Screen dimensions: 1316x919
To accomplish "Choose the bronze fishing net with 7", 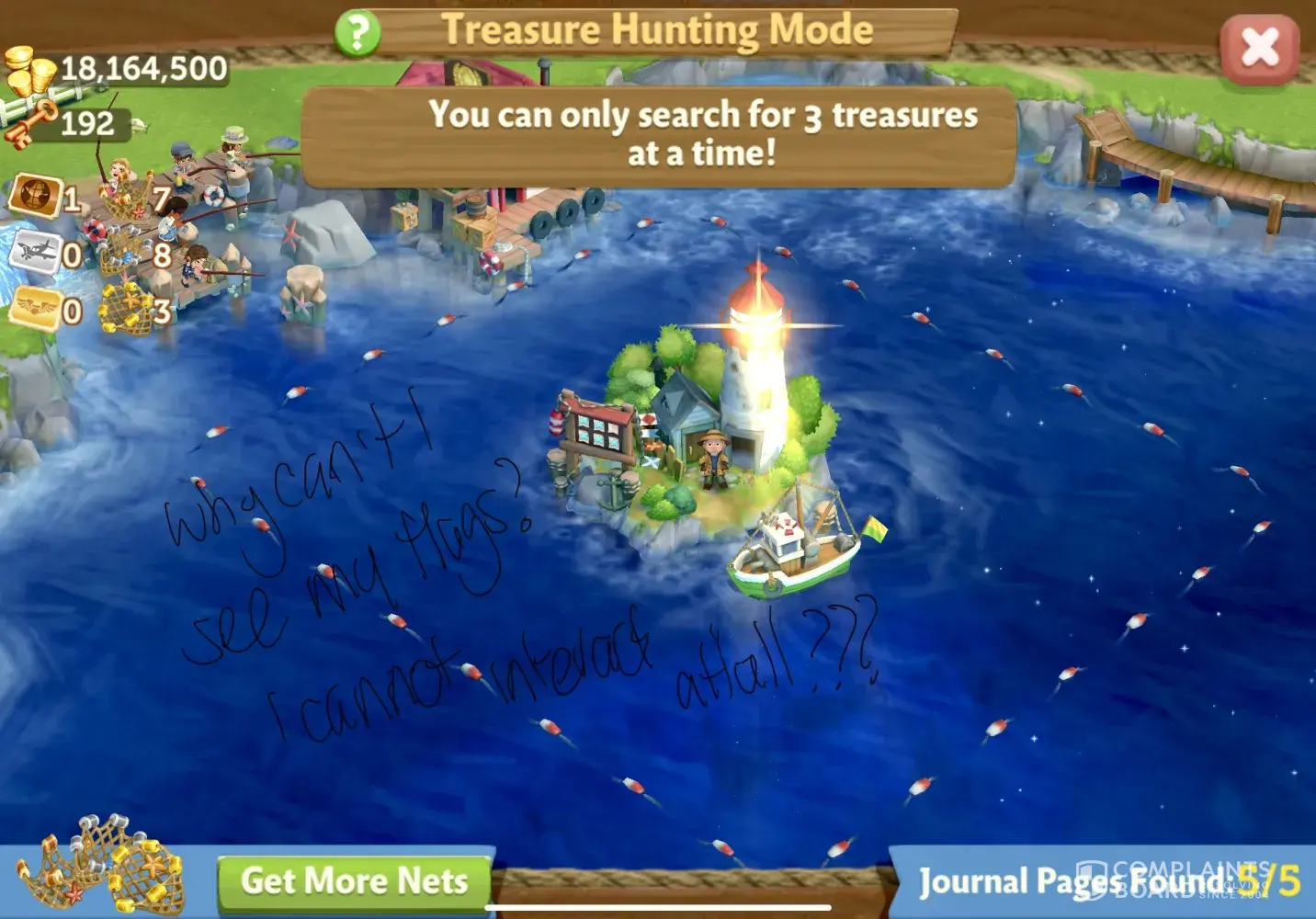I will coord(127,198).
